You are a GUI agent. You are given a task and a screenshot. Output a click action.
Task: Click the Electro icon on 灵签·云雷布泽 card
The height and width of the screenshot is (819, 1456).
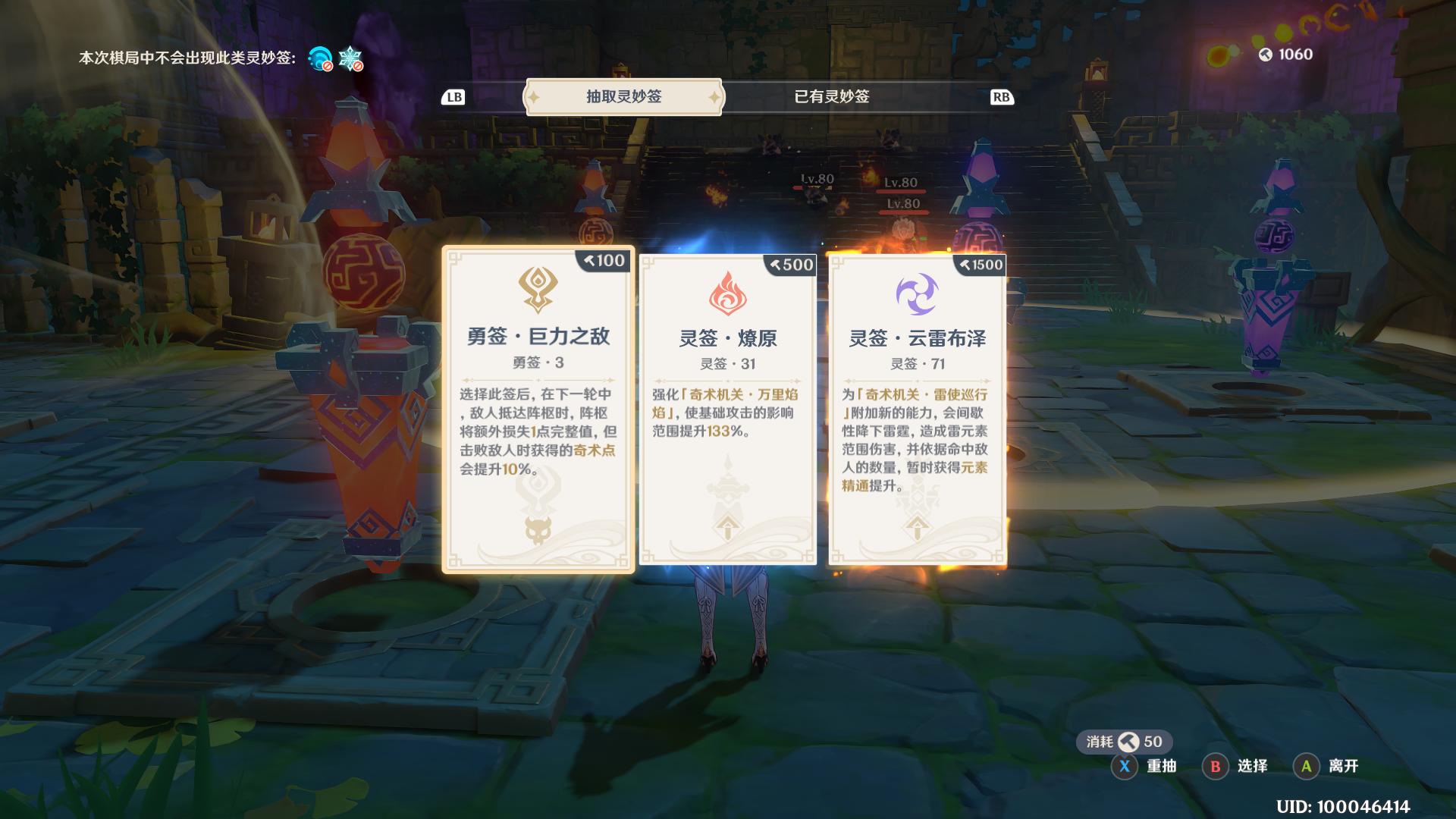(916, 294)
